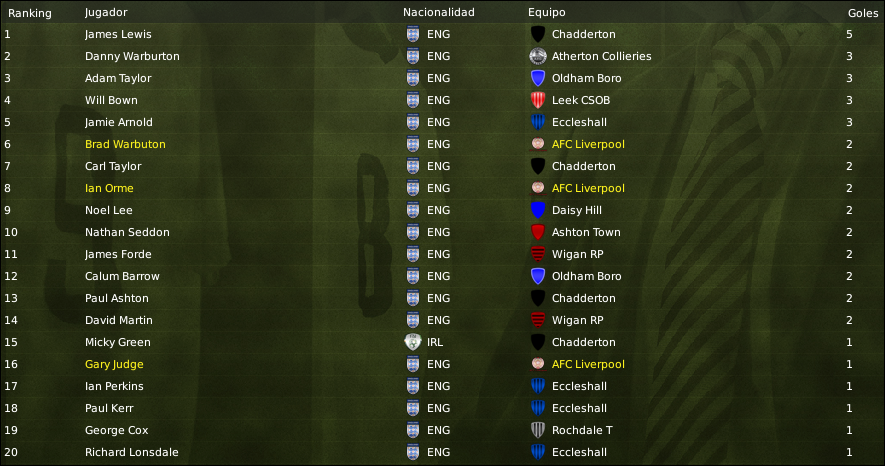Sort list by Jugador column header
The image size is (885, 466).
click(105, 13)
